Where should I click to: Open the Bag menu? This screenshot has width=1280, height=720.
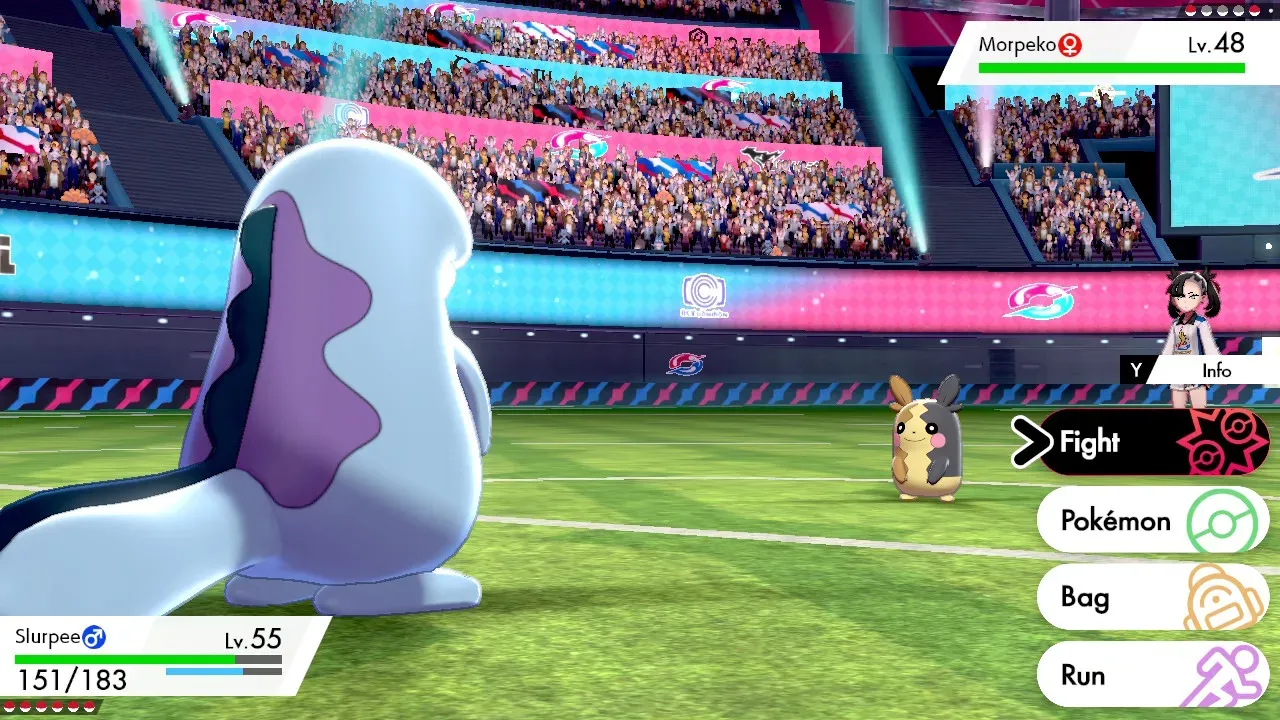(1150, 598)
